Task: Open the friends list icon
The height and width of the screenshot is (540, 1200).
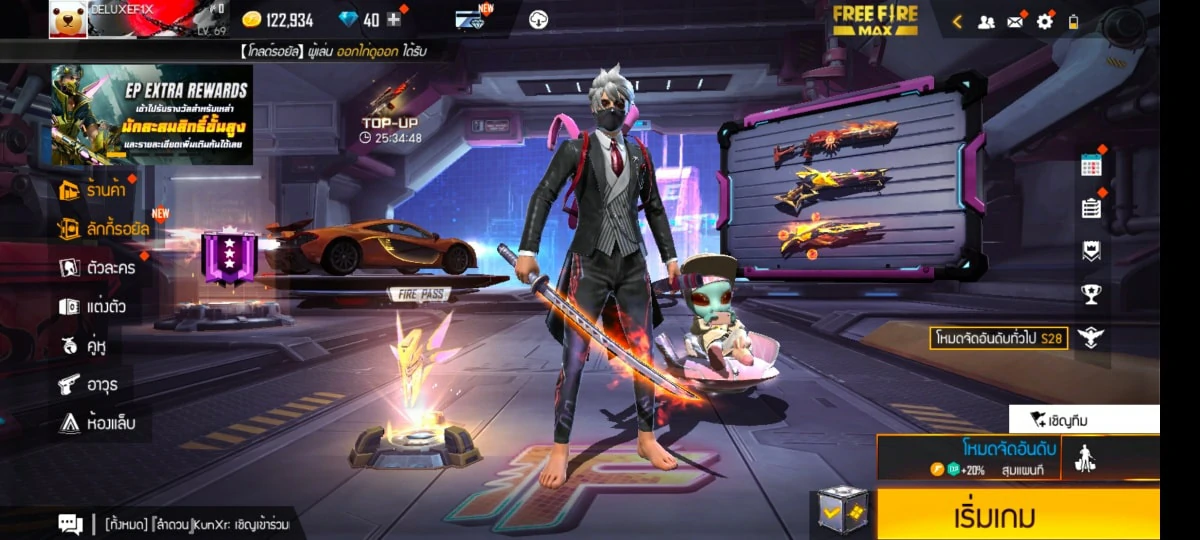Action: (986, 21)
